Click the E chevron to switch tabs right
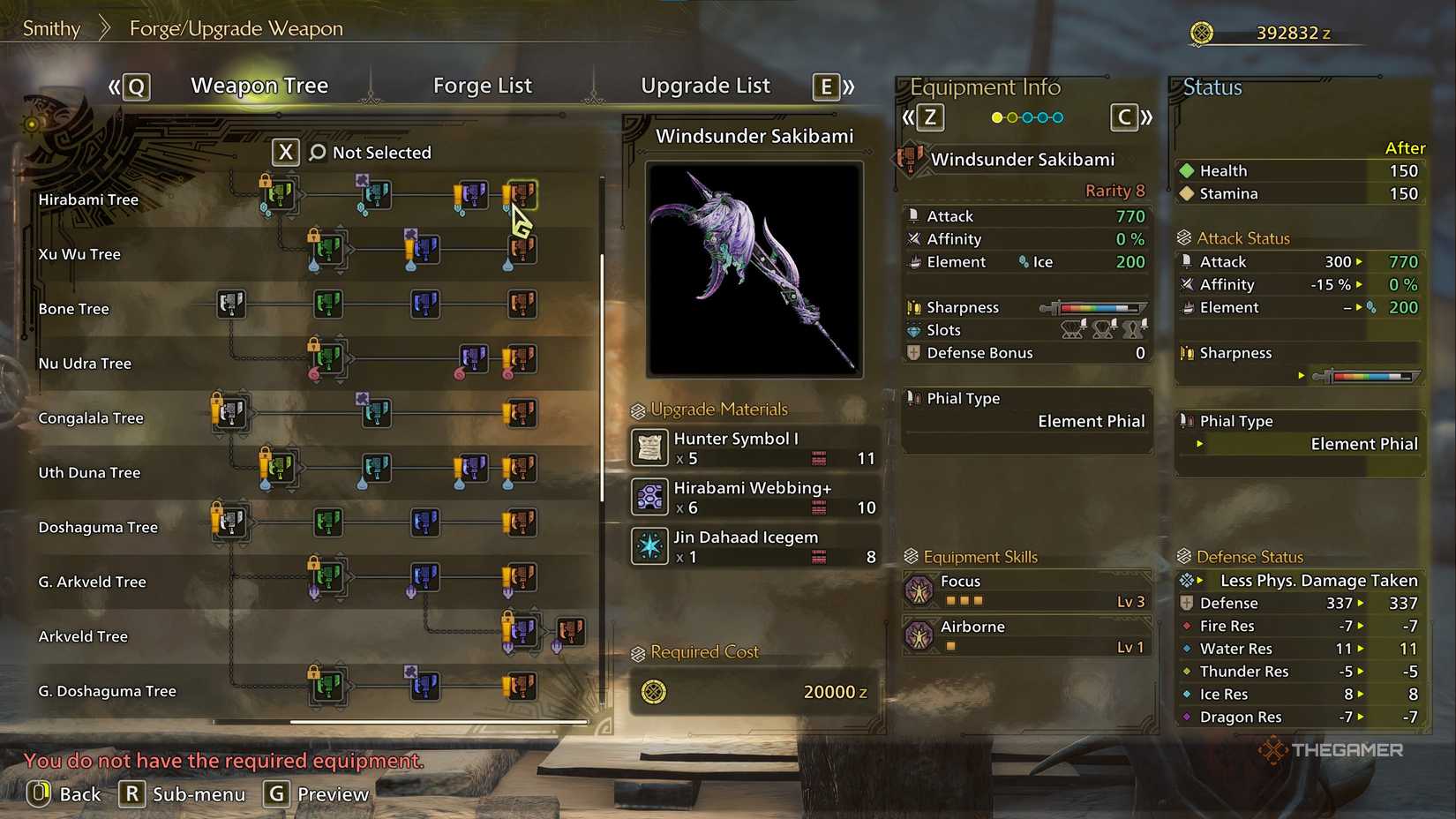 pyautogui.click(x=825, y=86)
